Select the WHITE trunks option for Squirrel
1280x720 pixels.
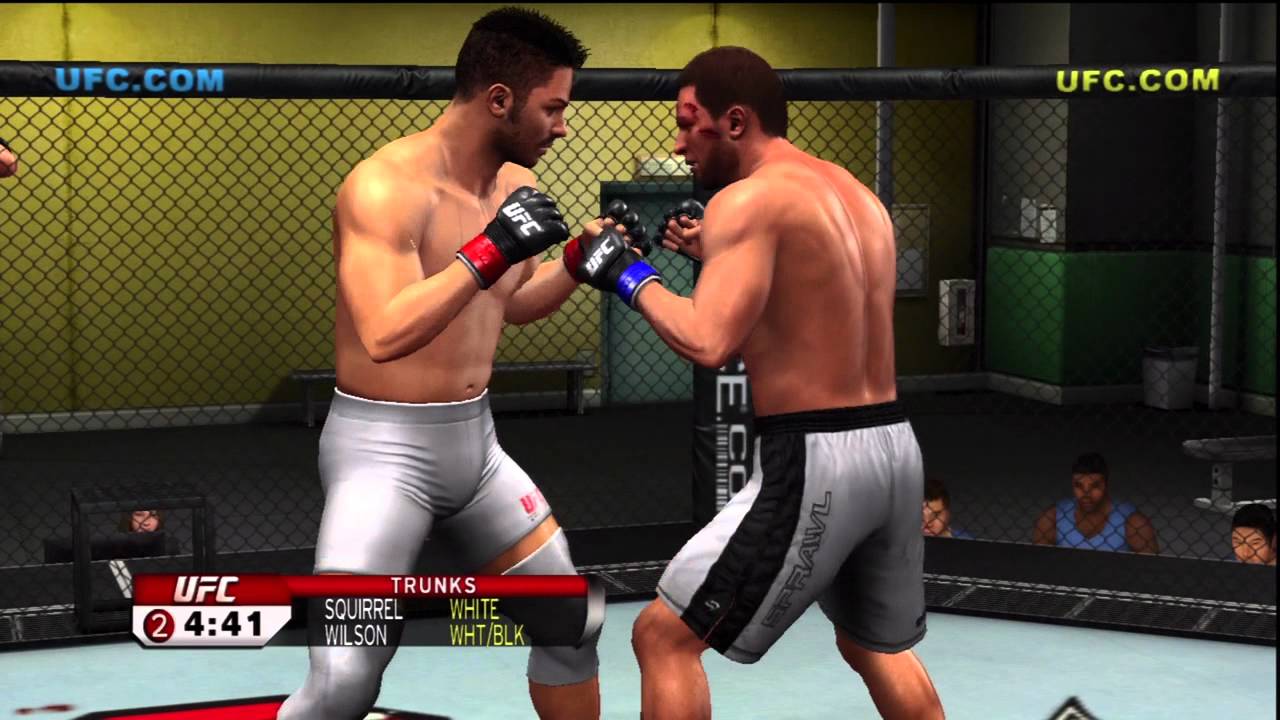[x=477, y=611]
